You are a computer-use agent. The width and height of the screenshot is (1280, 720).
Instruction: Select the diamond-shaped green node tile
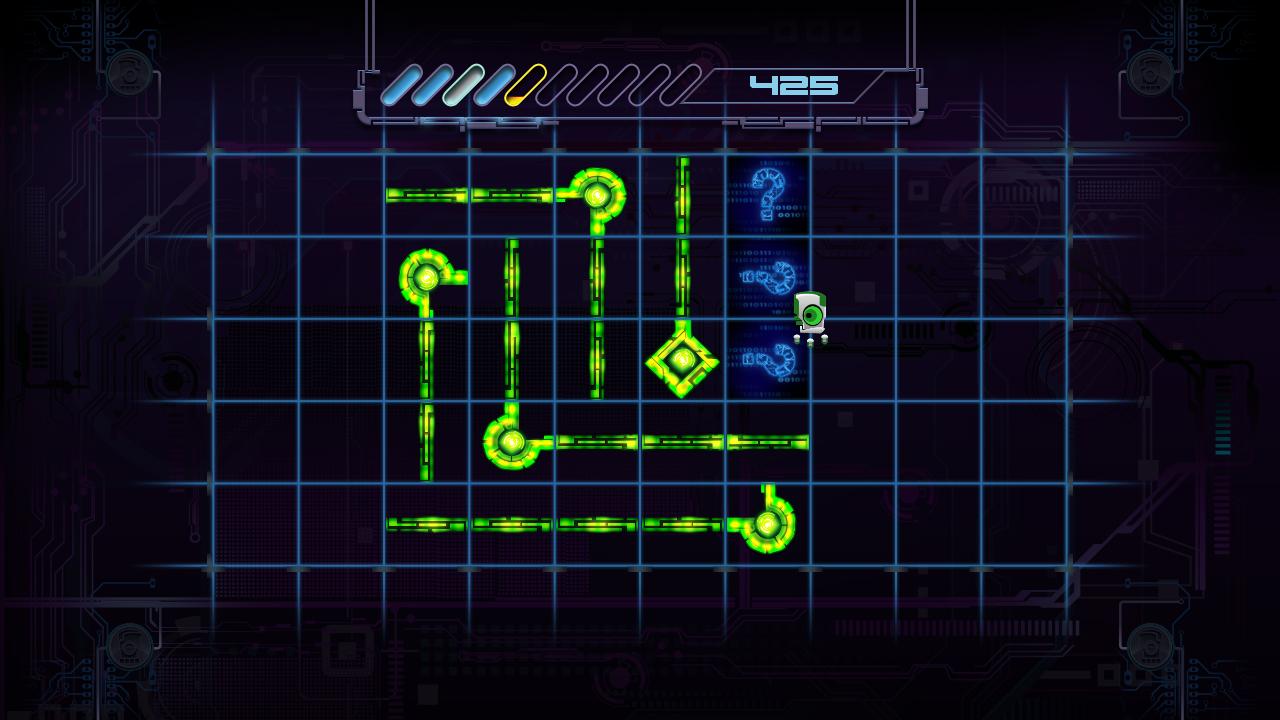682,360
